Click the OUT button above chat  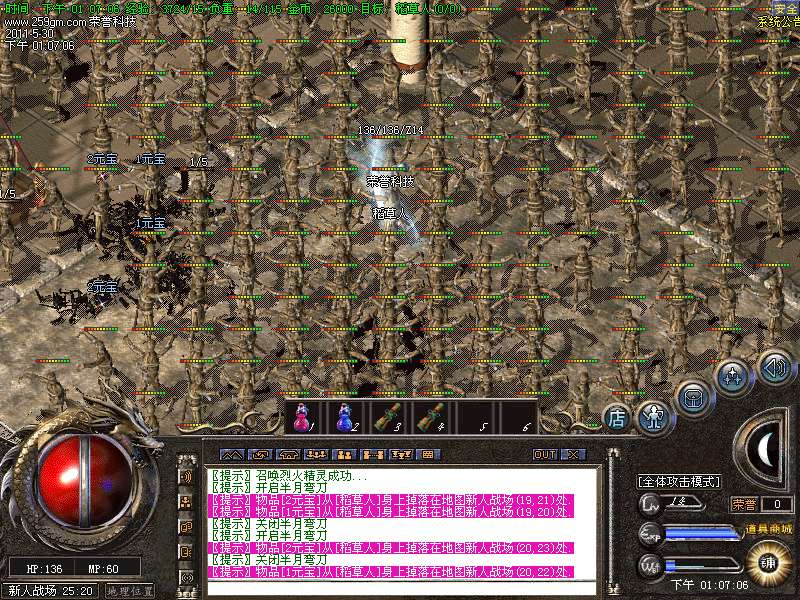[x=544, y=454]
